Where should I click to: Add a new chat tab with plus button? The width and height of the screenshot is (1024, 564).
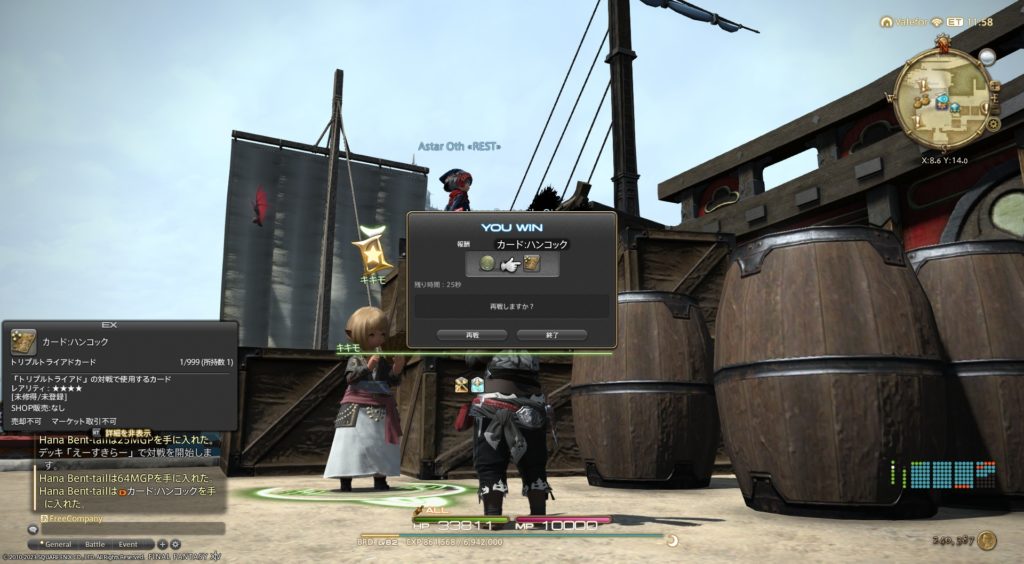[x=162, y=544]
